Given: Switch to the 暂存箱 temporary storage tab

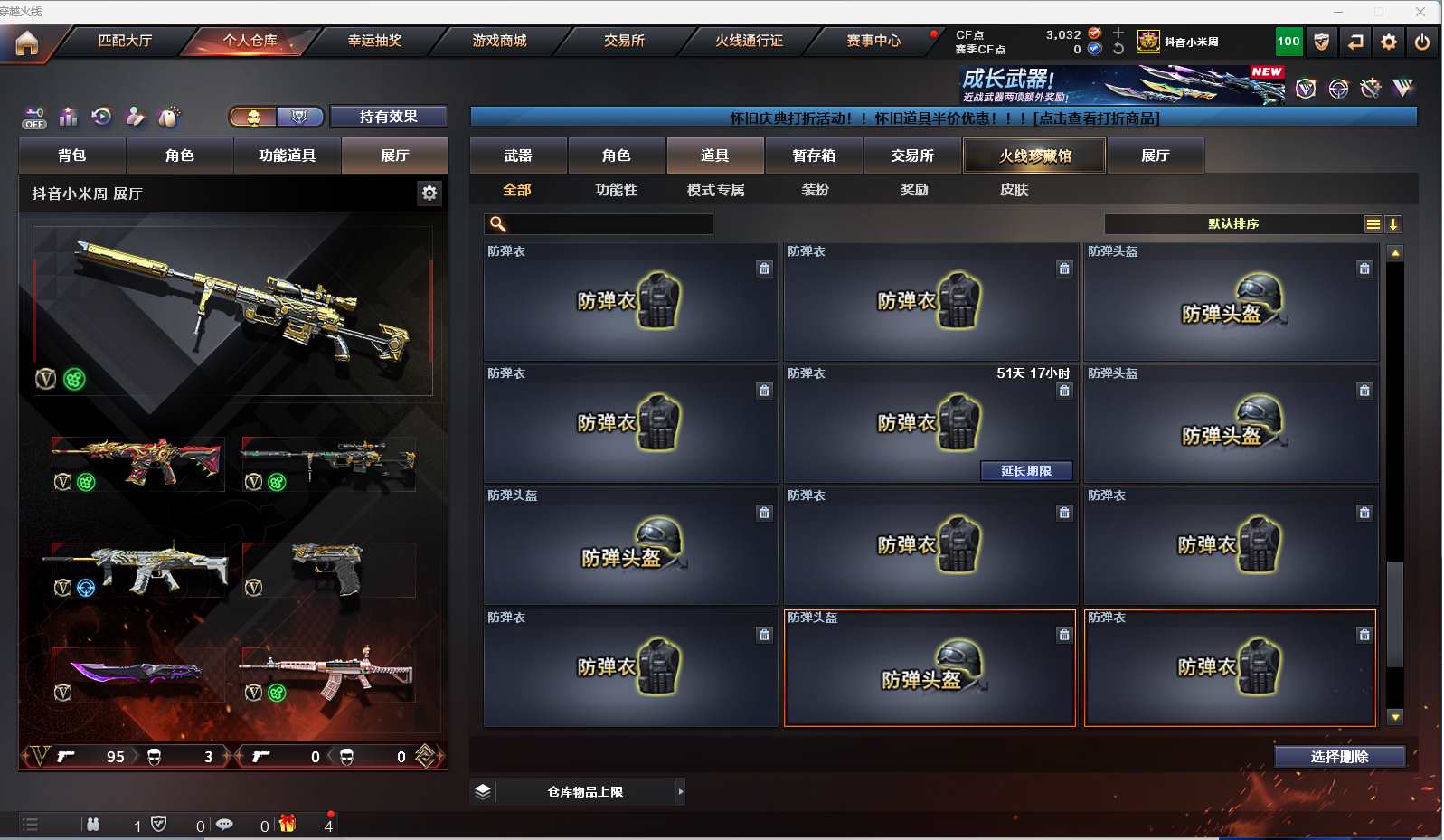Looking at the screenshot, I should tap(814, 156).
